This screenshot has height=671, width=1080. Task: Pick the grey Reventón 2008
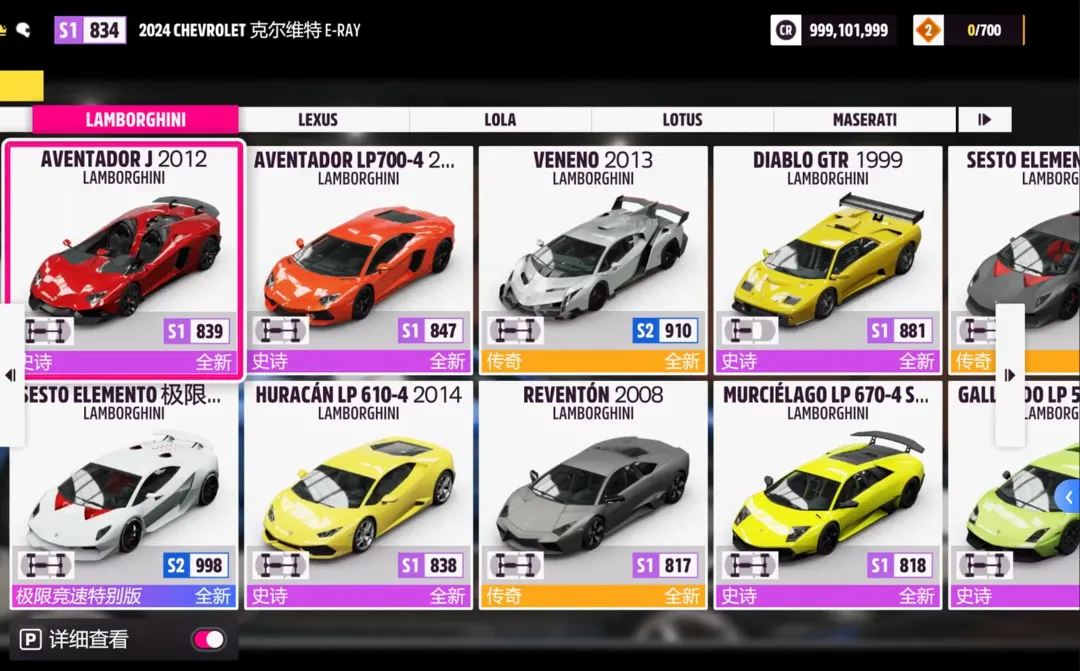click(593, 495)
